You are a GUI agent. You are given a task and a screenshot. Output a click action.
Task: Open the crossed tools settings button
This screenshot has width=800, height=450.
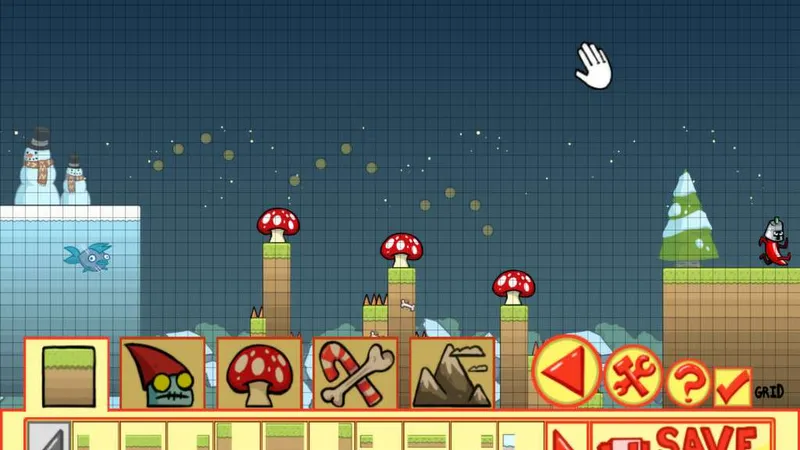click(x=631, y=377)
